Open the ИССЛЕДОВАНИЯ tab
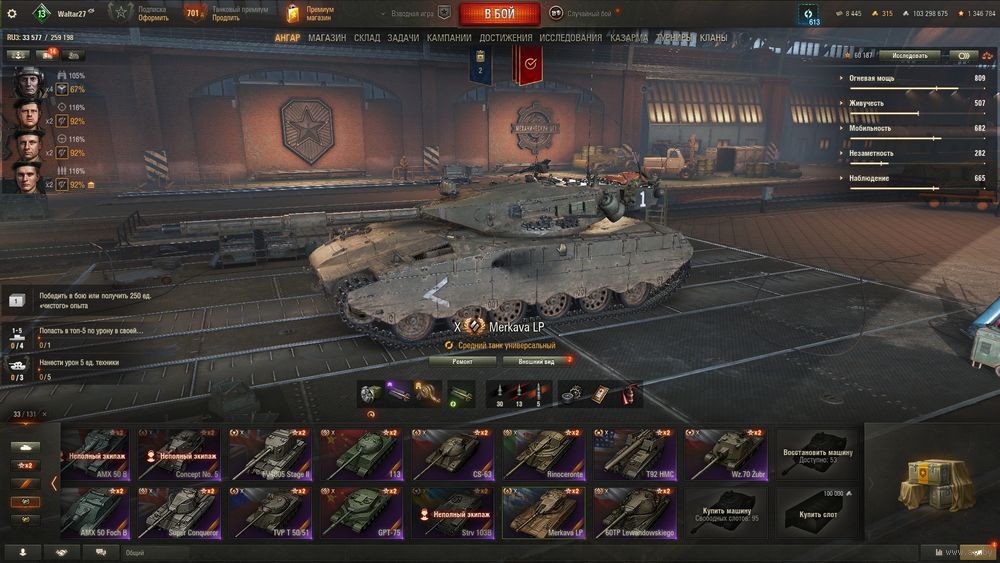 click(570, 38)
